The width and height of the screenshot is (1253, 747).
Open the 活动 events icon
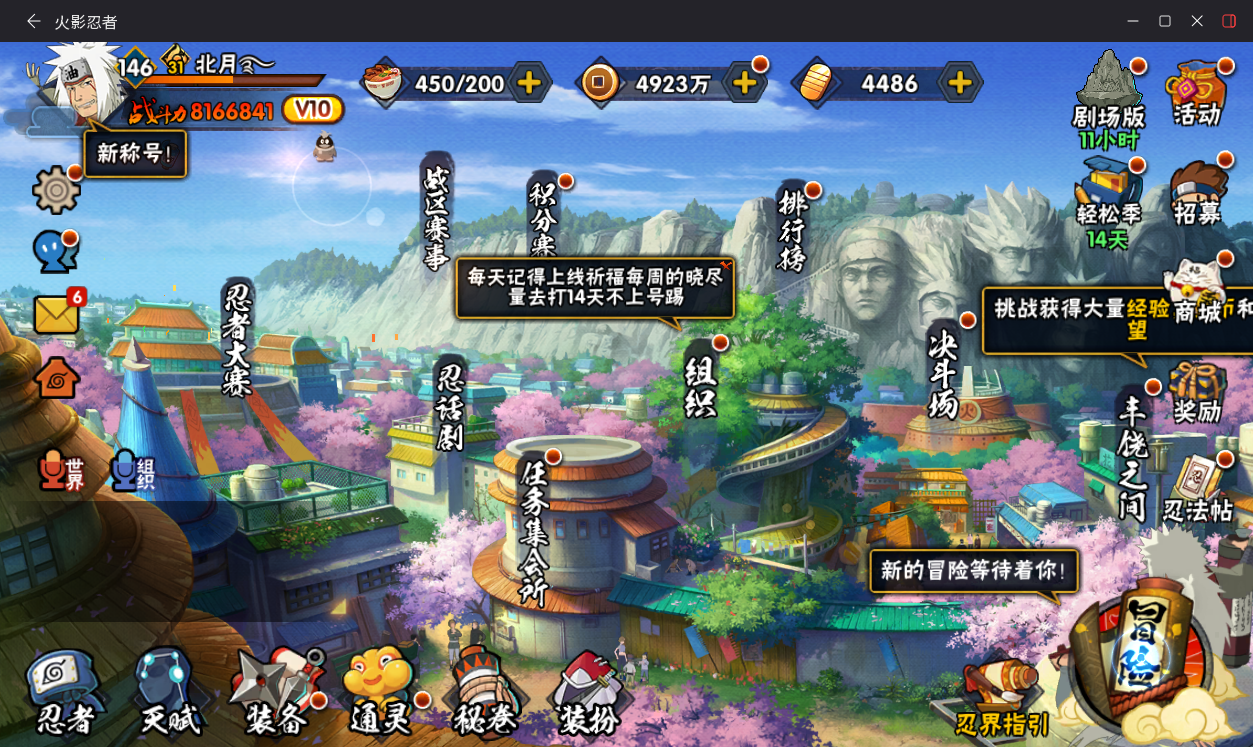[x=1197, y=93]
